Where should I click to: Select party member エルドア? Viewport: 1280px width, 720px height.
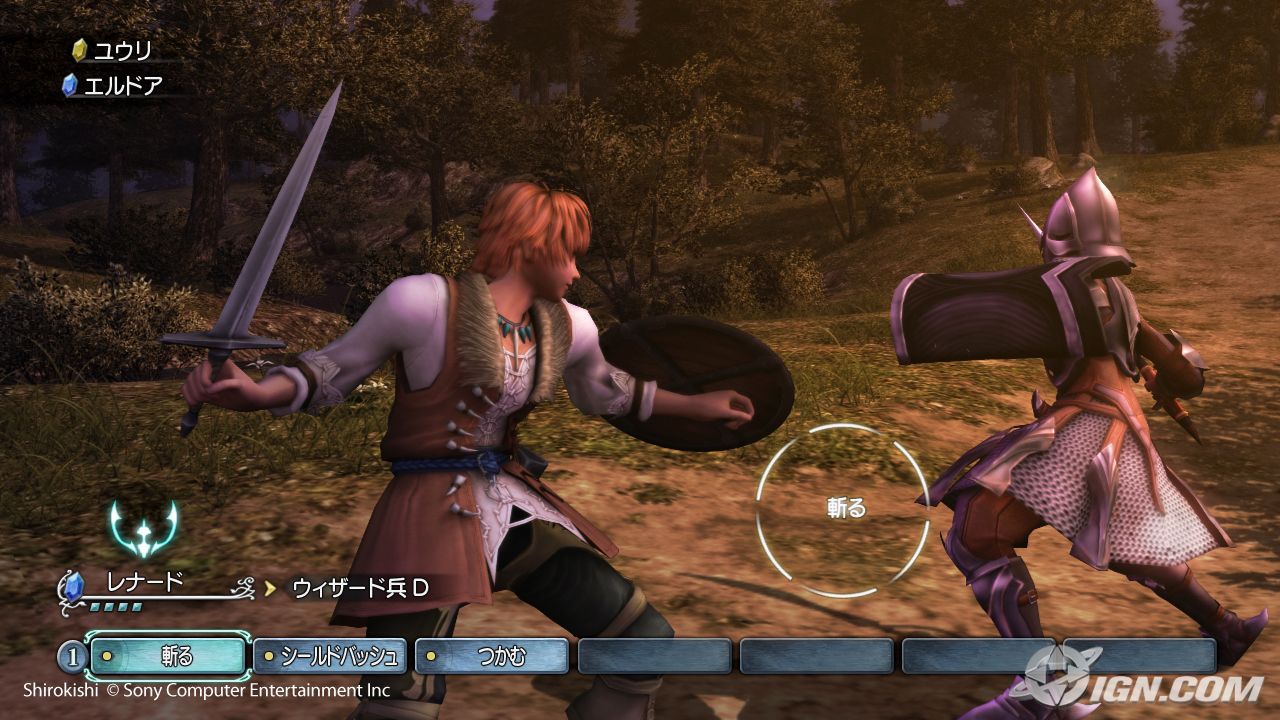click(121, 85)
